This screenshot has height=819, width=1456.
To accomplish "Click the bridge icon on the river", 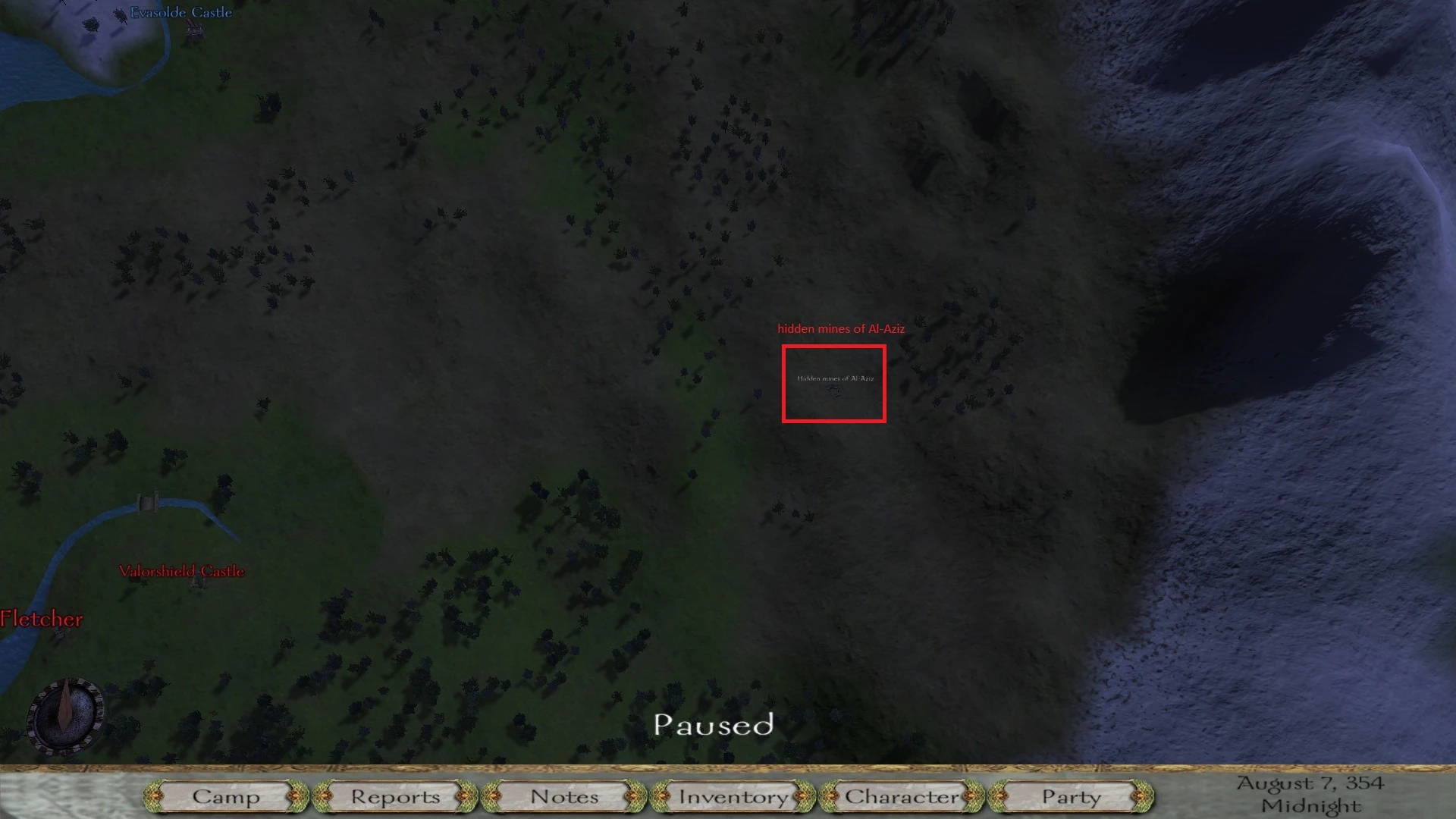I will click(x=149, y=501).
